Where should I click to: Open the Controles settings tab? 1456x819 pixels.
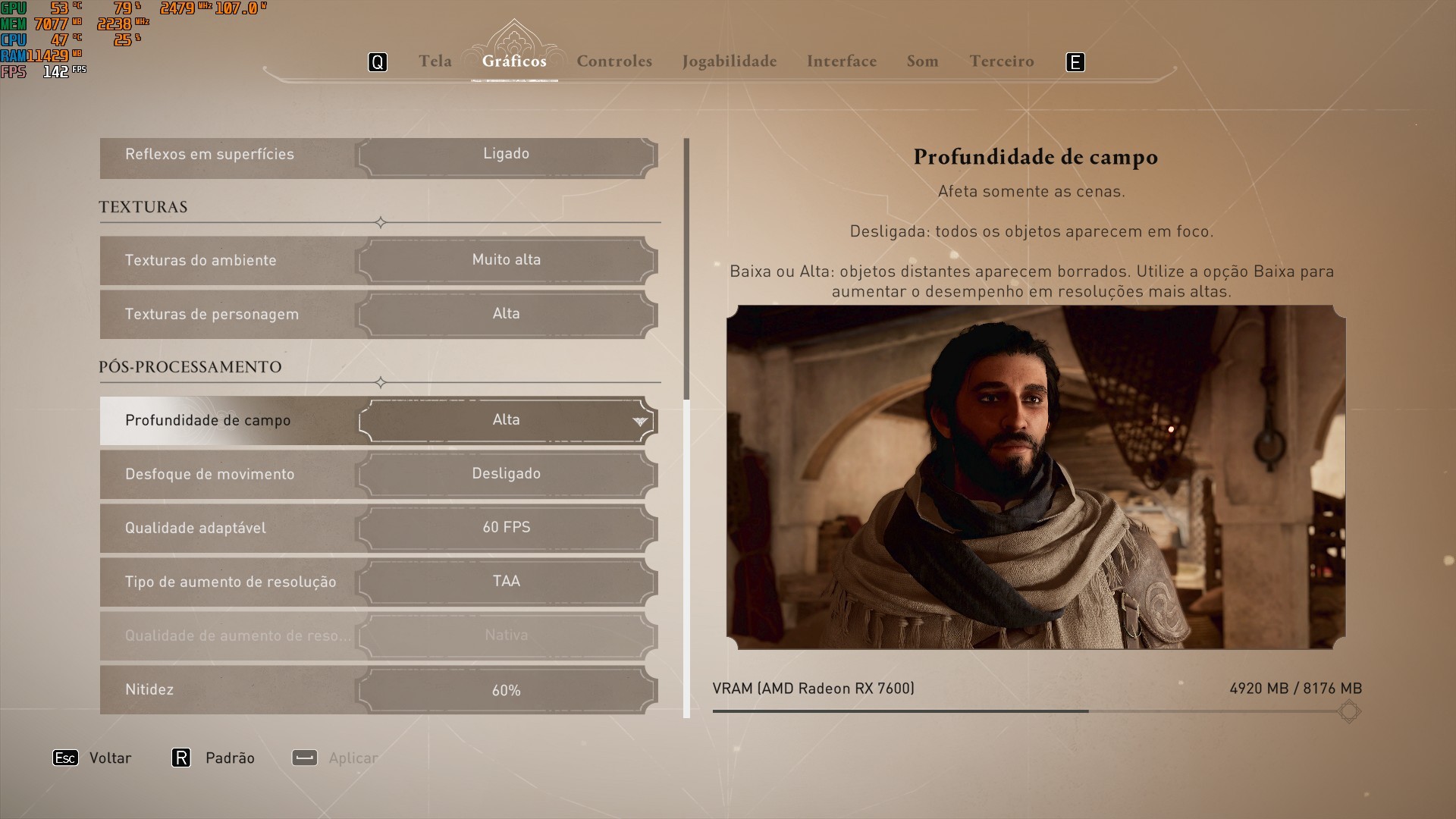click(614, 61)
